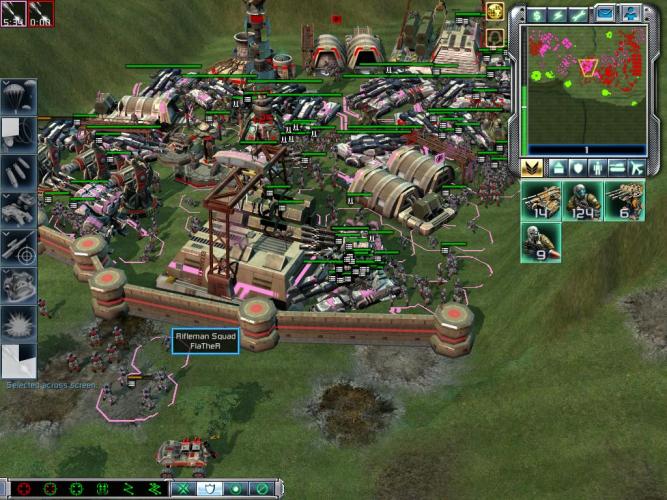Switch to the aircraft category tab

tap(637, 168)
